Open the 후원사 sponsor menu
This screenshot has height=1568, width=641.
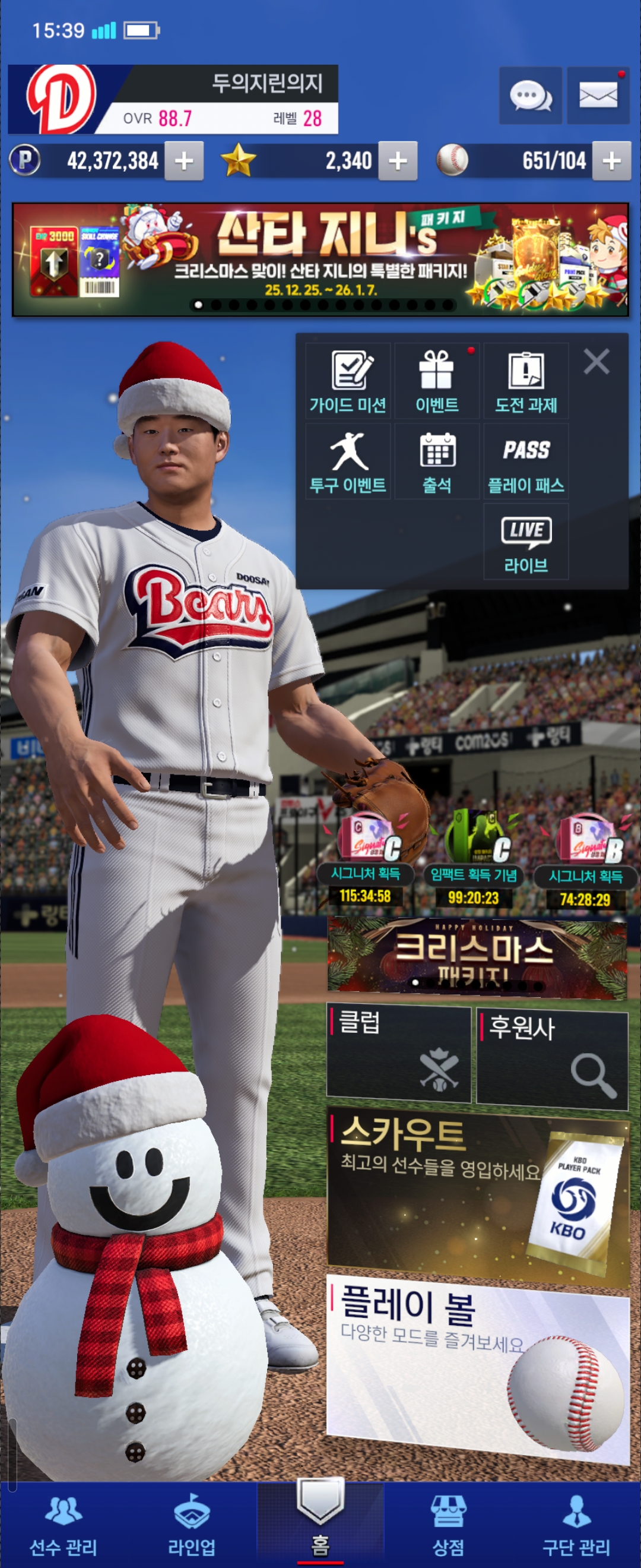click(551, 1057)
